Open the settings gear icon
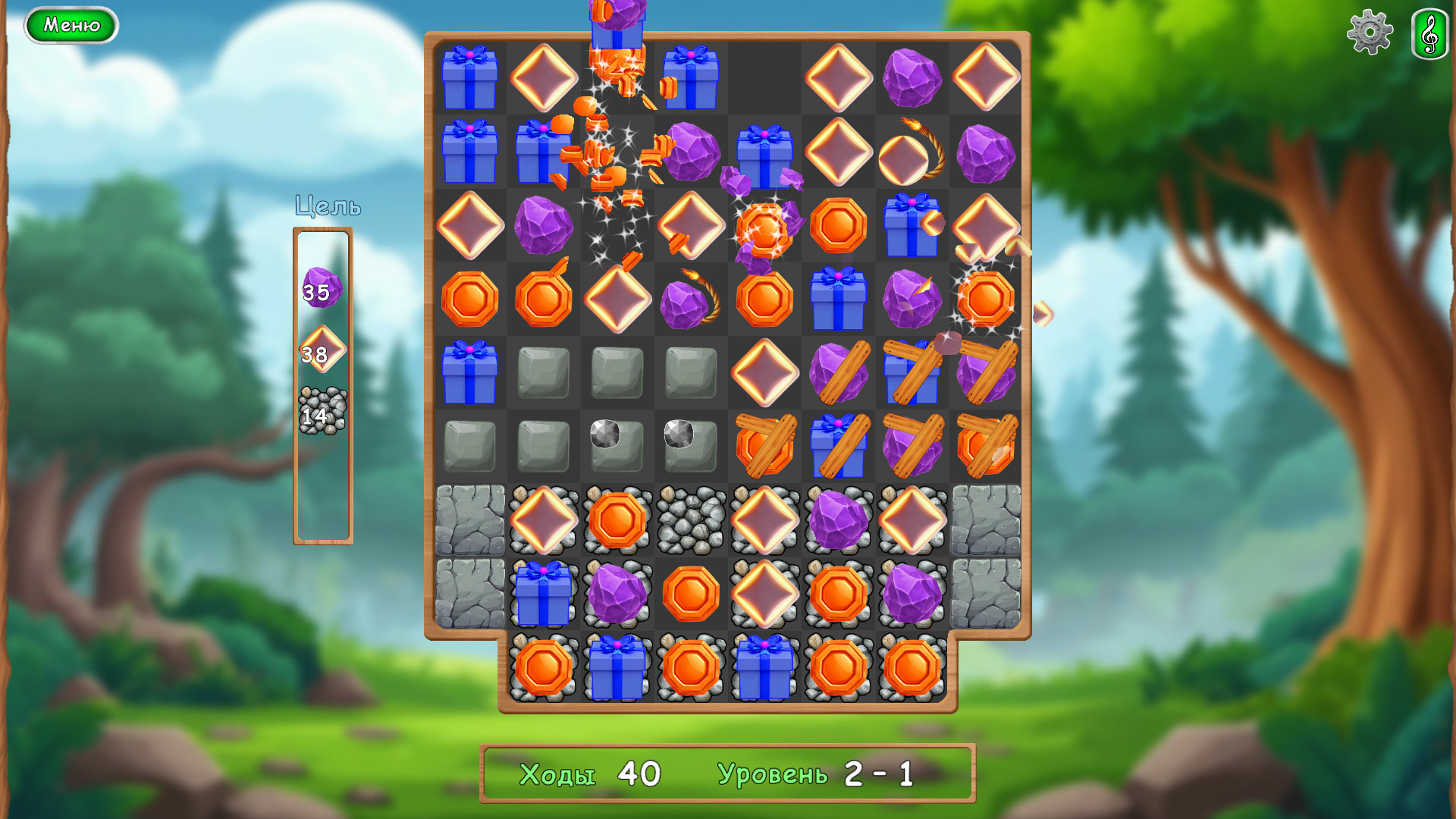 tap(1370, 33)
